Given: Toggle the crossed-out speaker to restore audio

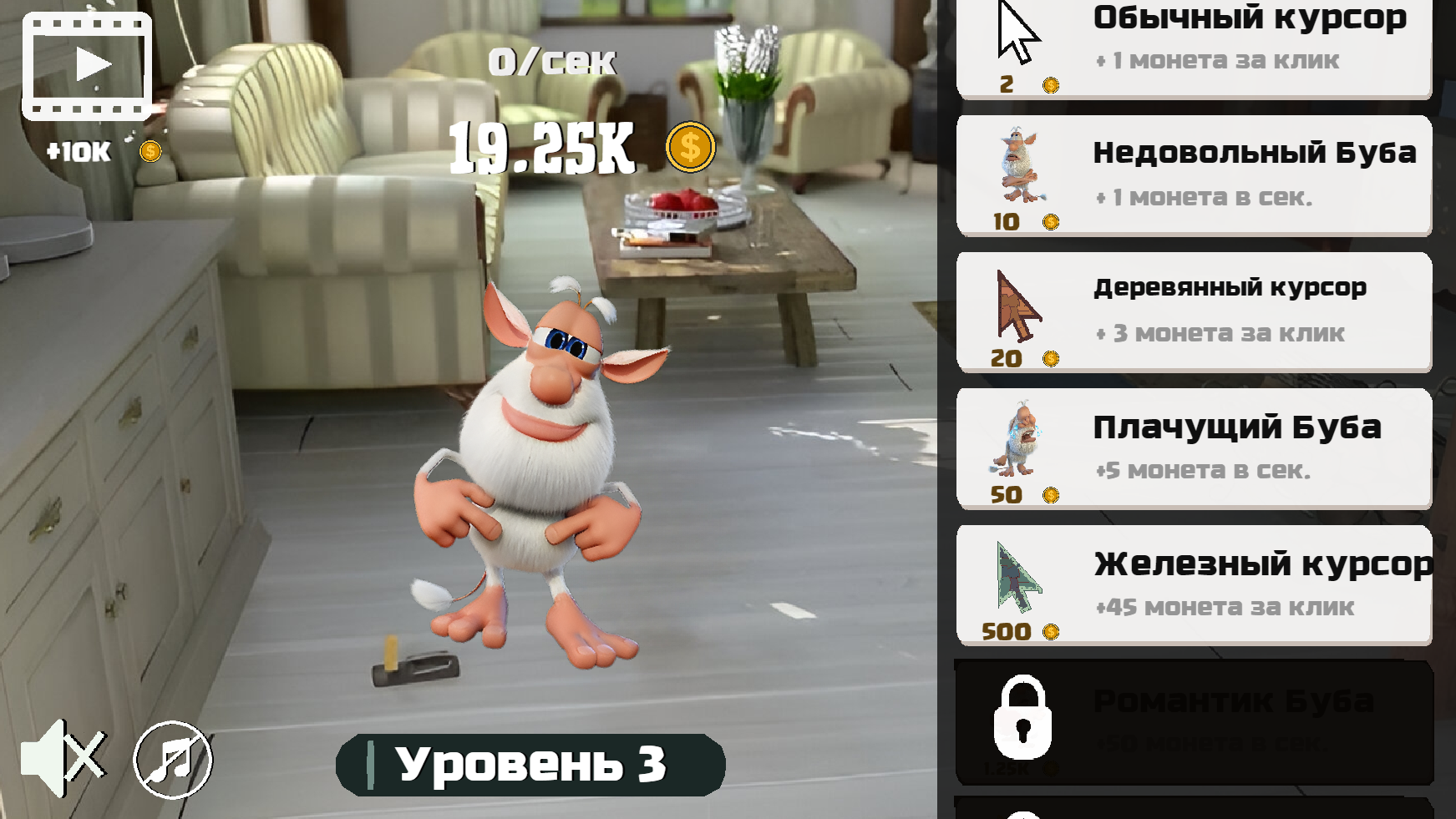Looking at the screenshot, I should coord(63,760).
